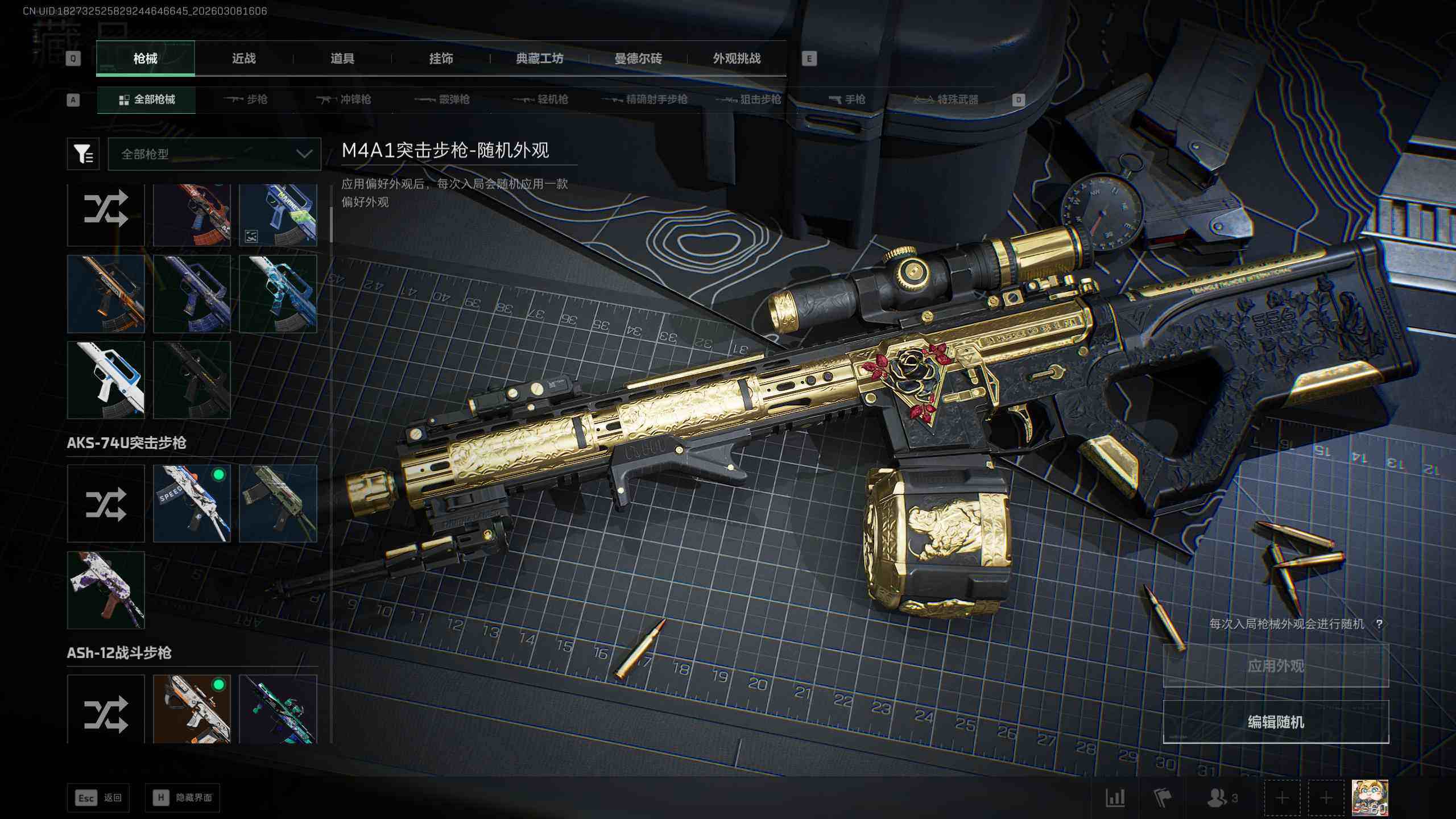Select AKS-74U random skin shuffle tile
Screen dimensions: 1456x819
pyautogui.click(x=106, y=503)
